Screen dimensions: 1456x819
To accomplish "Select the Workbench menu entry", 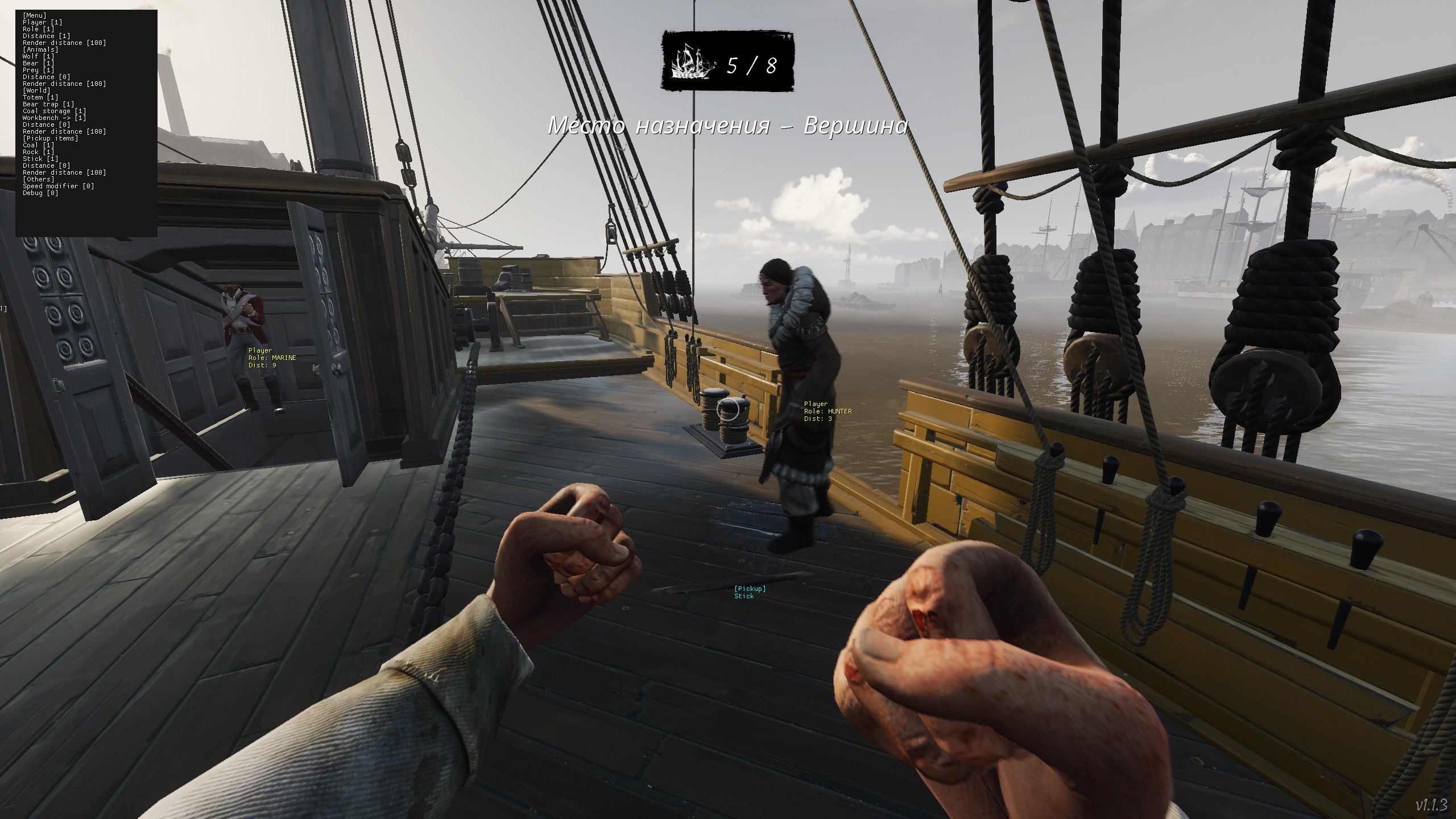I will click(54, 118).
